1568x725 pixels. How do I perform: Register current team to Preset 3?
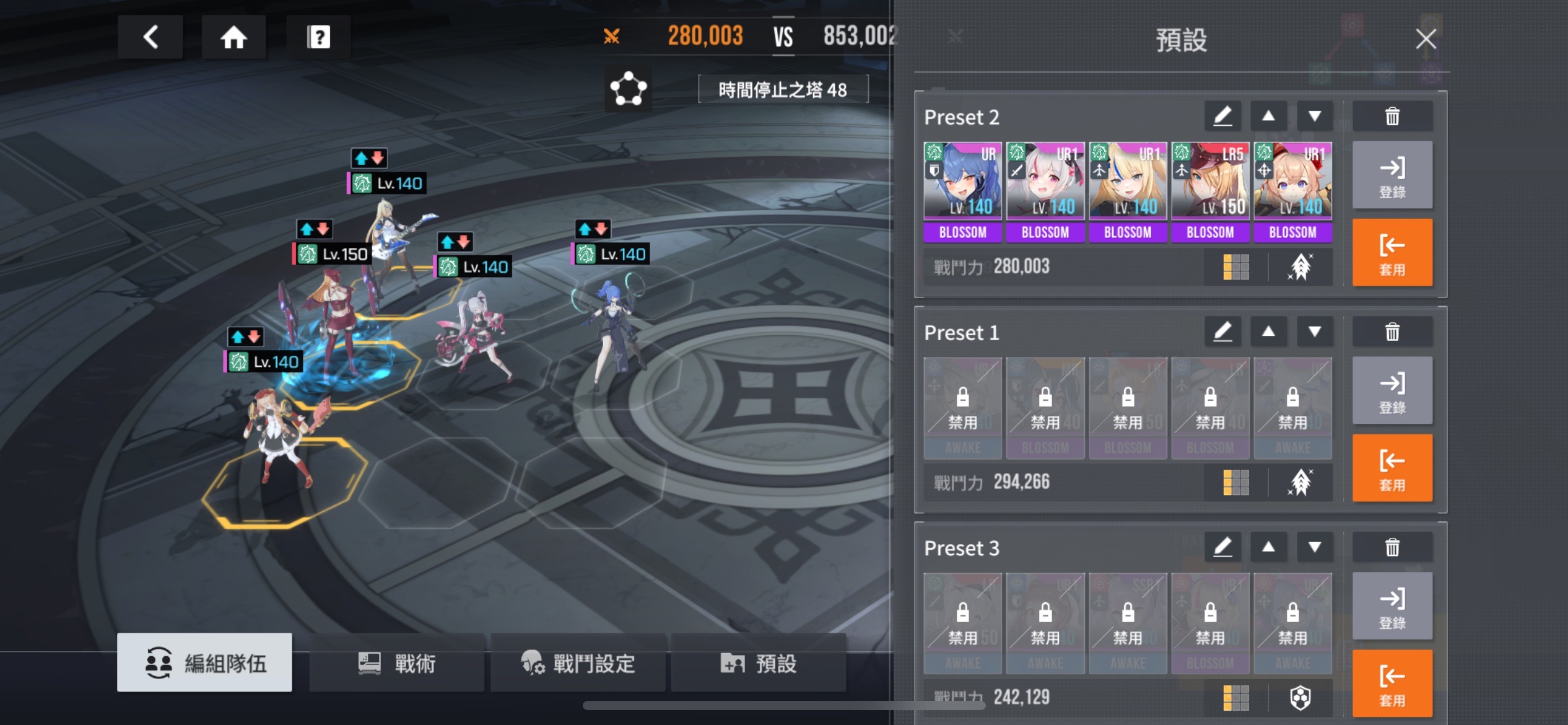(x=1392, y=606)
